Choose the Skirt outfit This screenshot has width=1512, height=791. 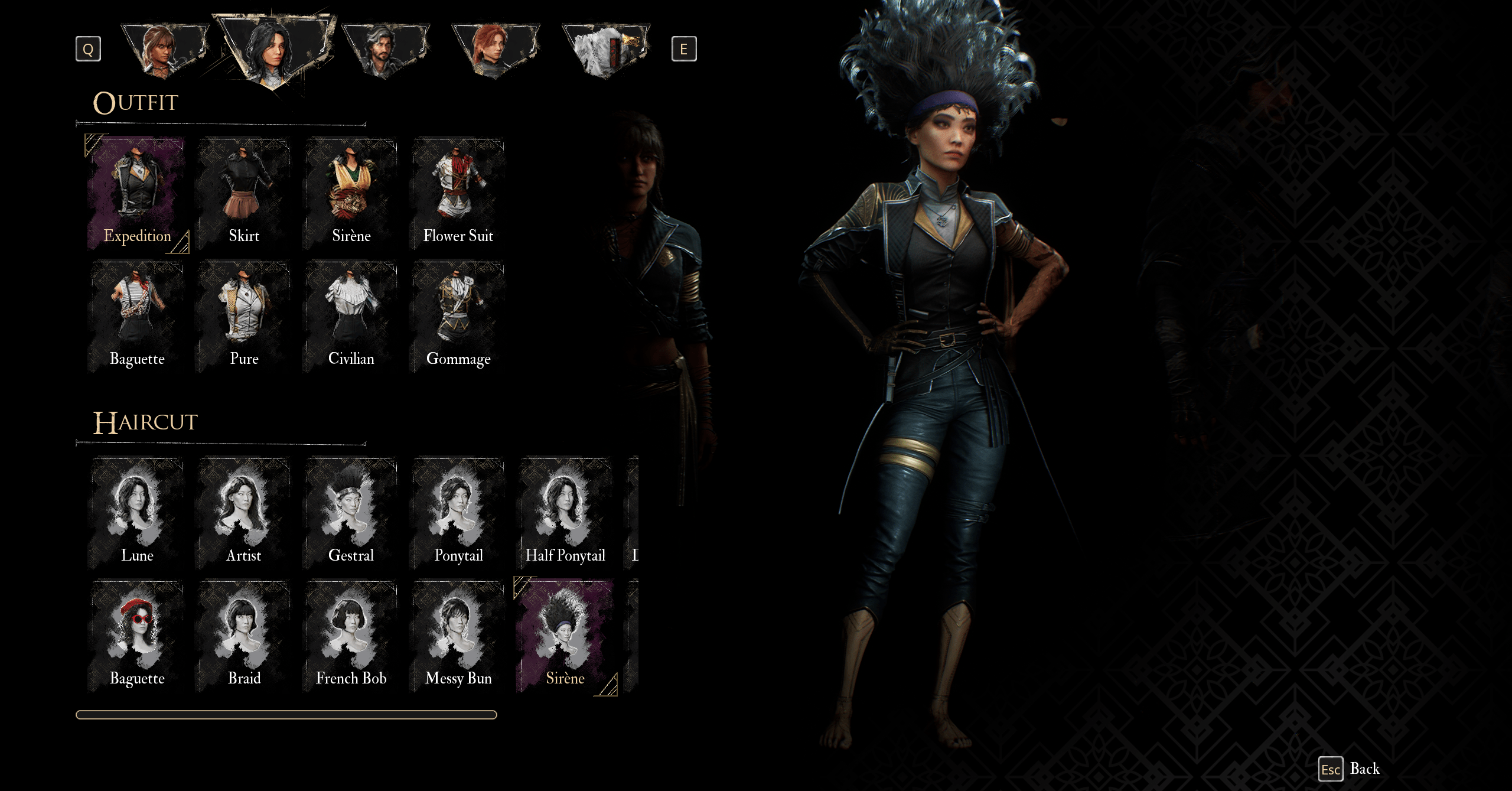coord(244,193)
